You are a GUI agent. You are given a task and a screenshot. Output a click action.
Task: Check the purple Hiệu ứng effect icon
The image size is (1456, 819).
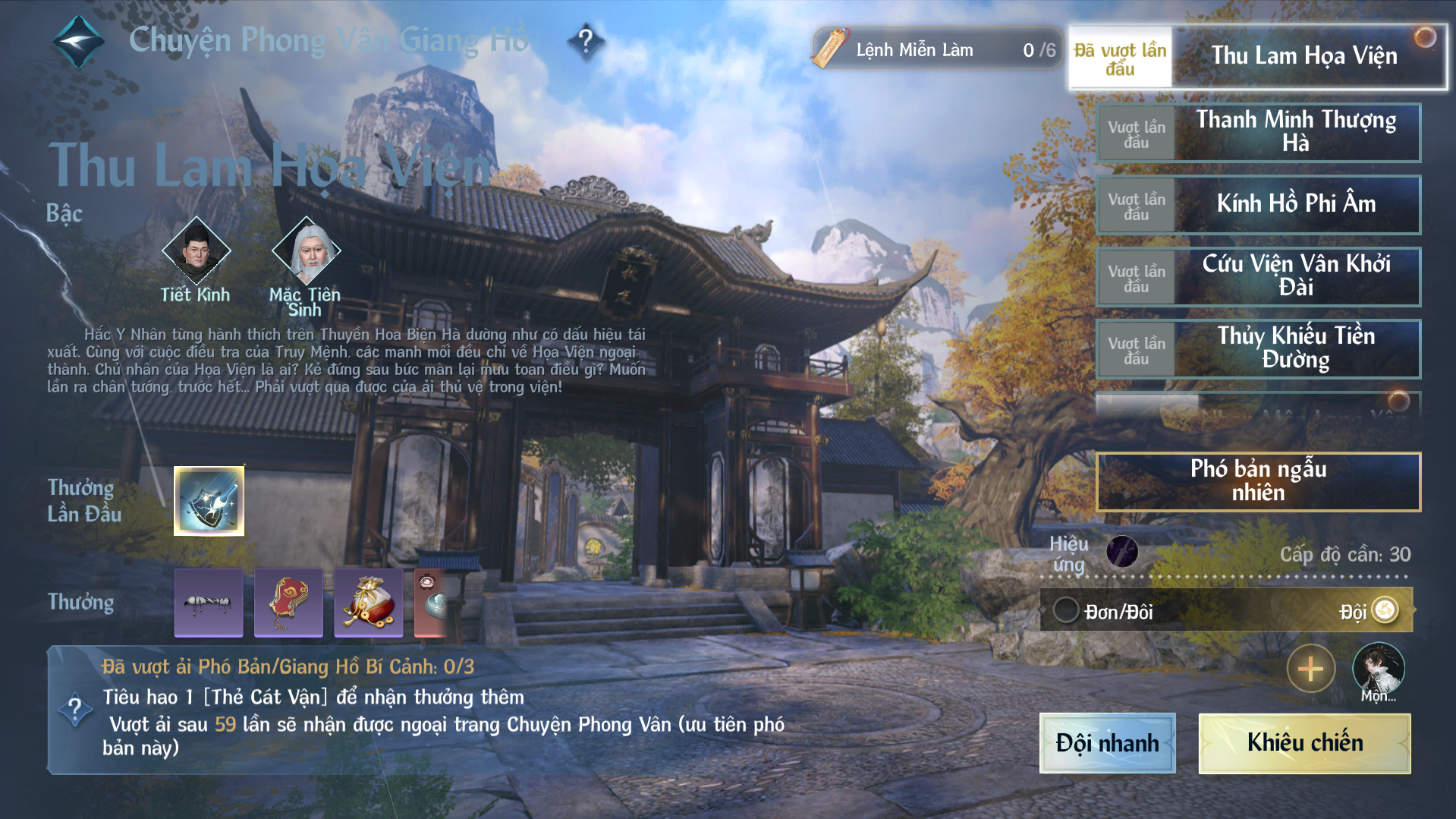pyautogui.click(x=1121, y=552)
